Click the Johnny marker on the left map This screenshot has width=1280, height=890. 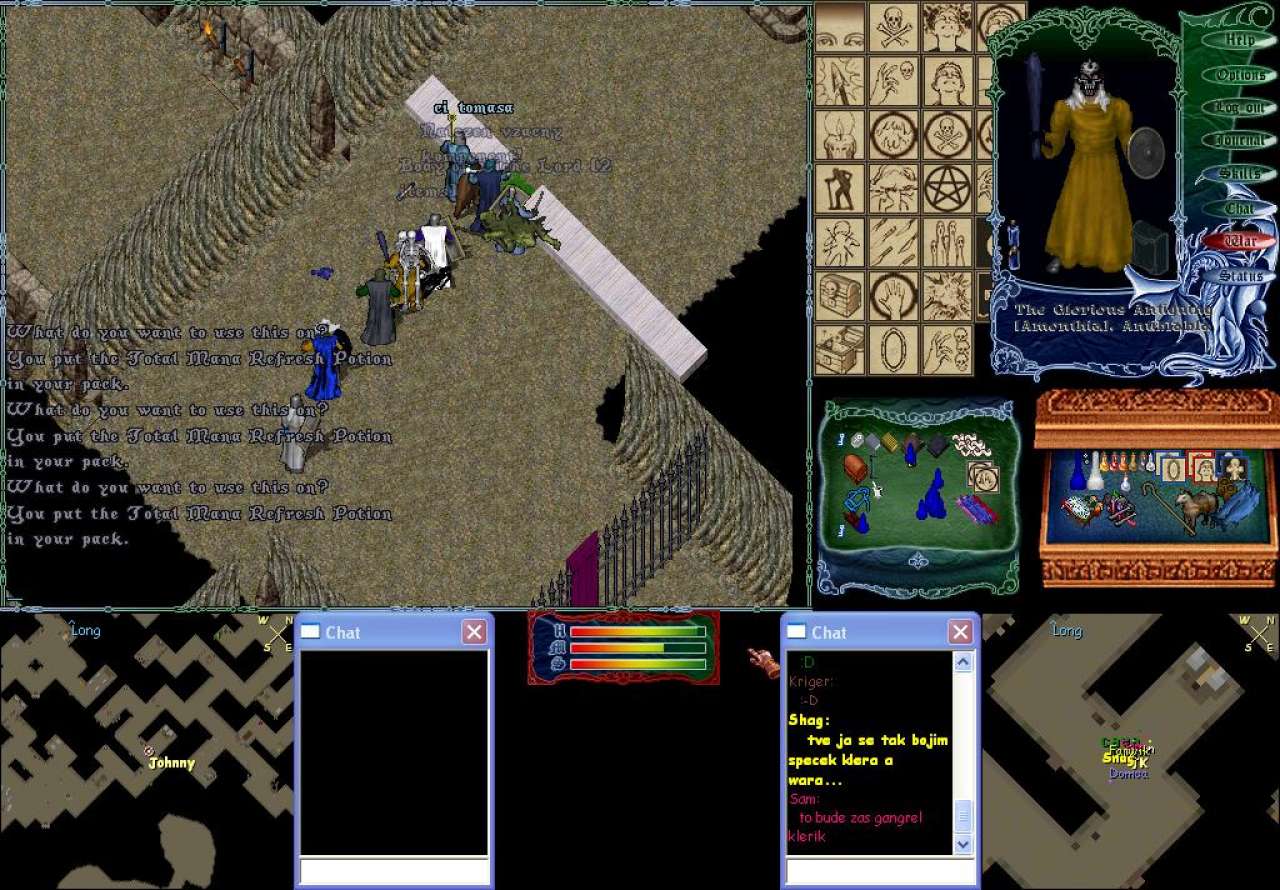tap(150, 750)
